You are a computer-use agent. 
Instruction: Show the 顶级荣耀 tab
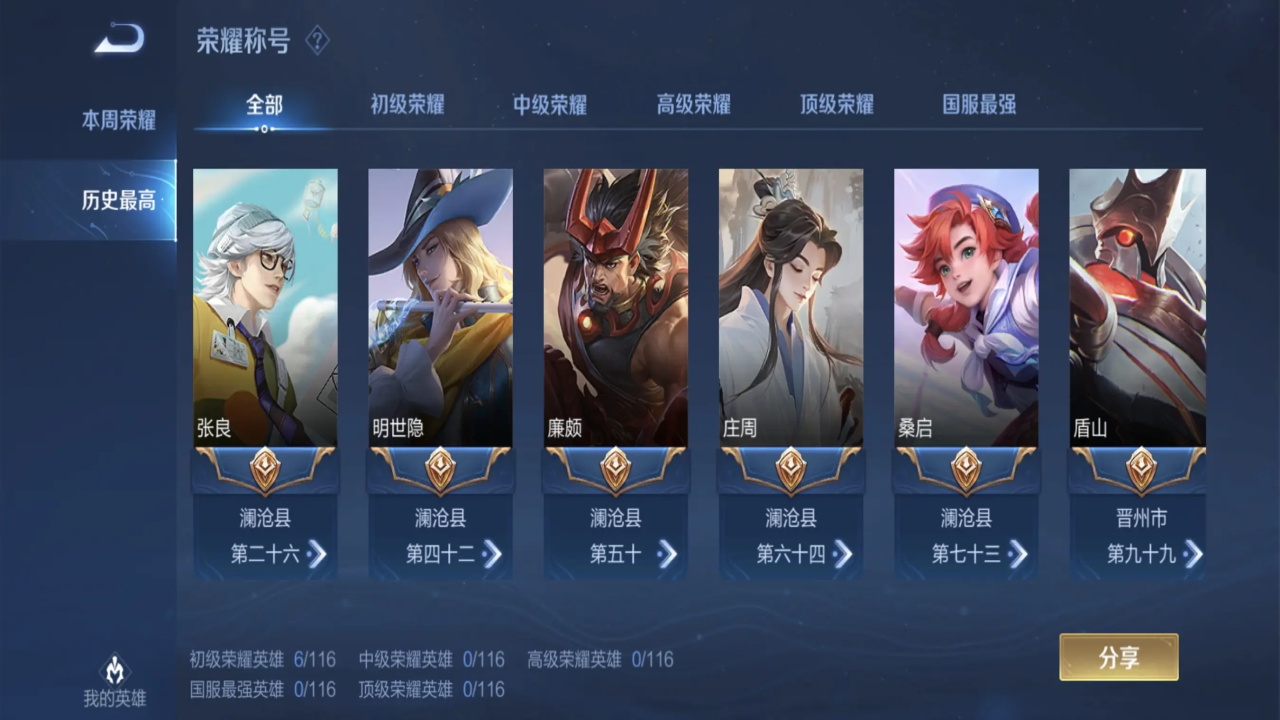836,105
